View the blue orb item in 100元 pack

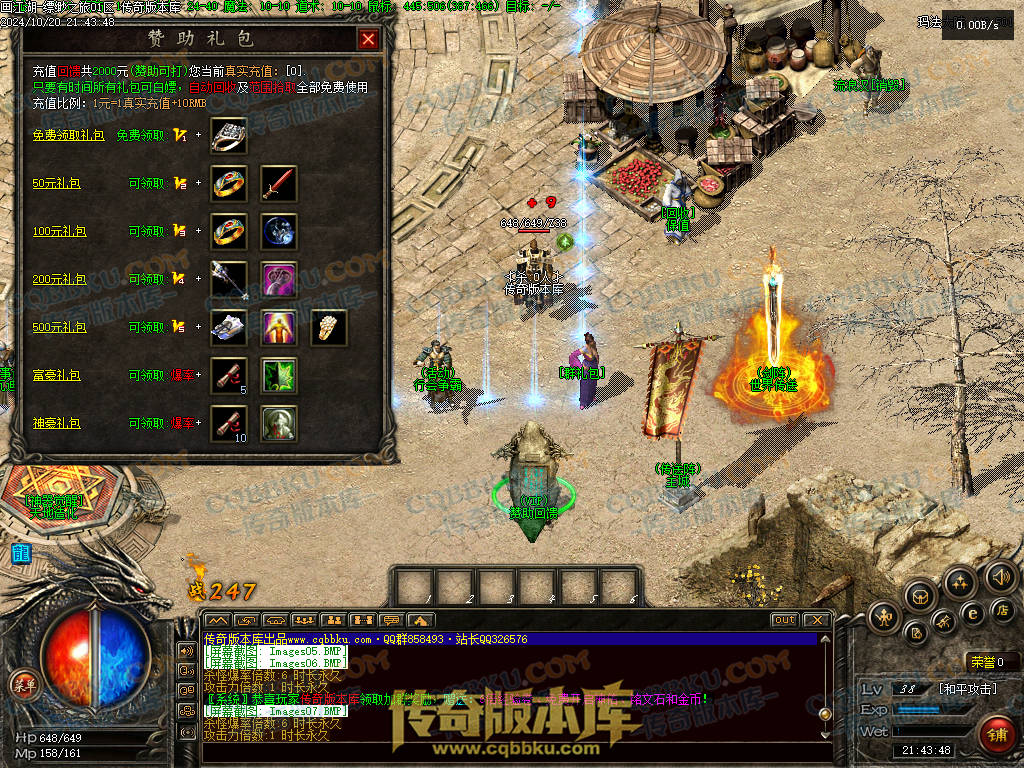(279, 231)
